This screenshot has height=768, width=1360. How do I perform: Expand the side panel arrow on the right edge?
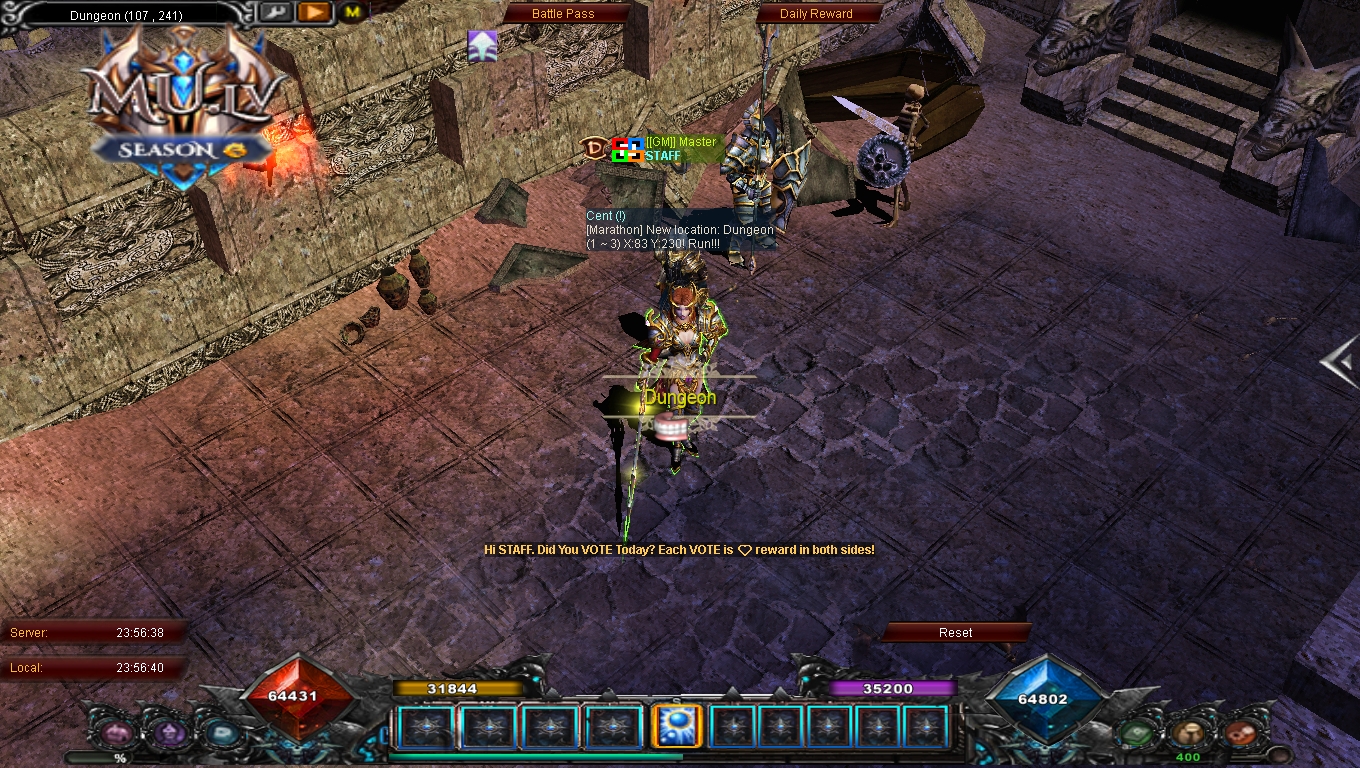tap(1339, 362)
